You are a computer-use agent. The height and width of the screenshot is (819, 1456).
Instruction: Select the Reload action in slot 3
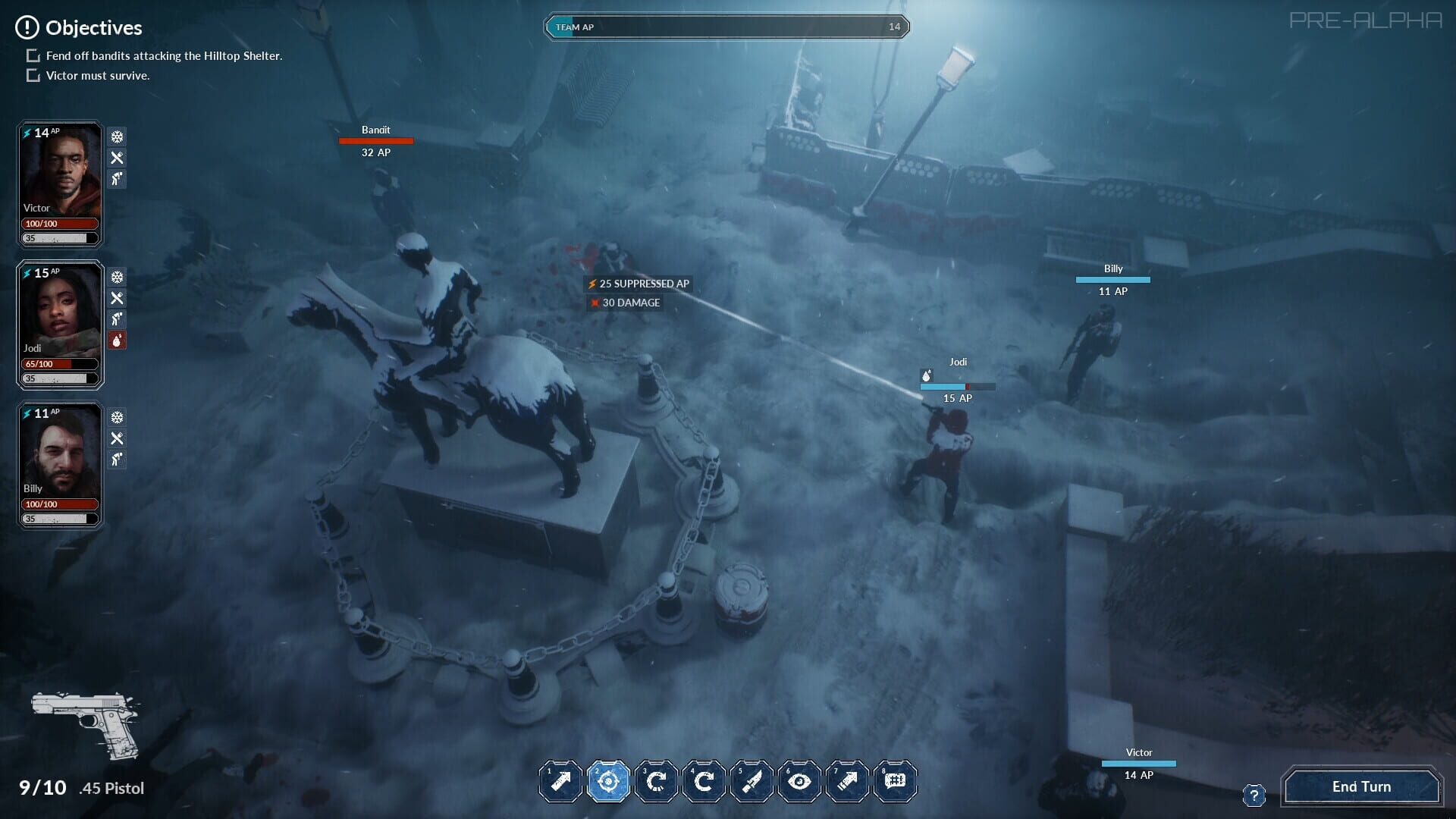click(x=656, y=781)
